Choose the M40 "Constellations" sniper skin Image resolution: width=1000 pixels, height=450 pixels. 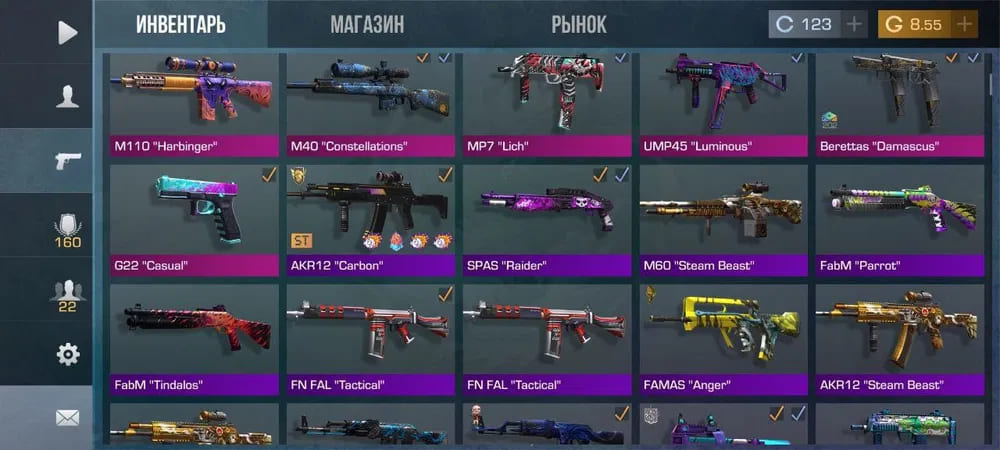tap(370, 105)
